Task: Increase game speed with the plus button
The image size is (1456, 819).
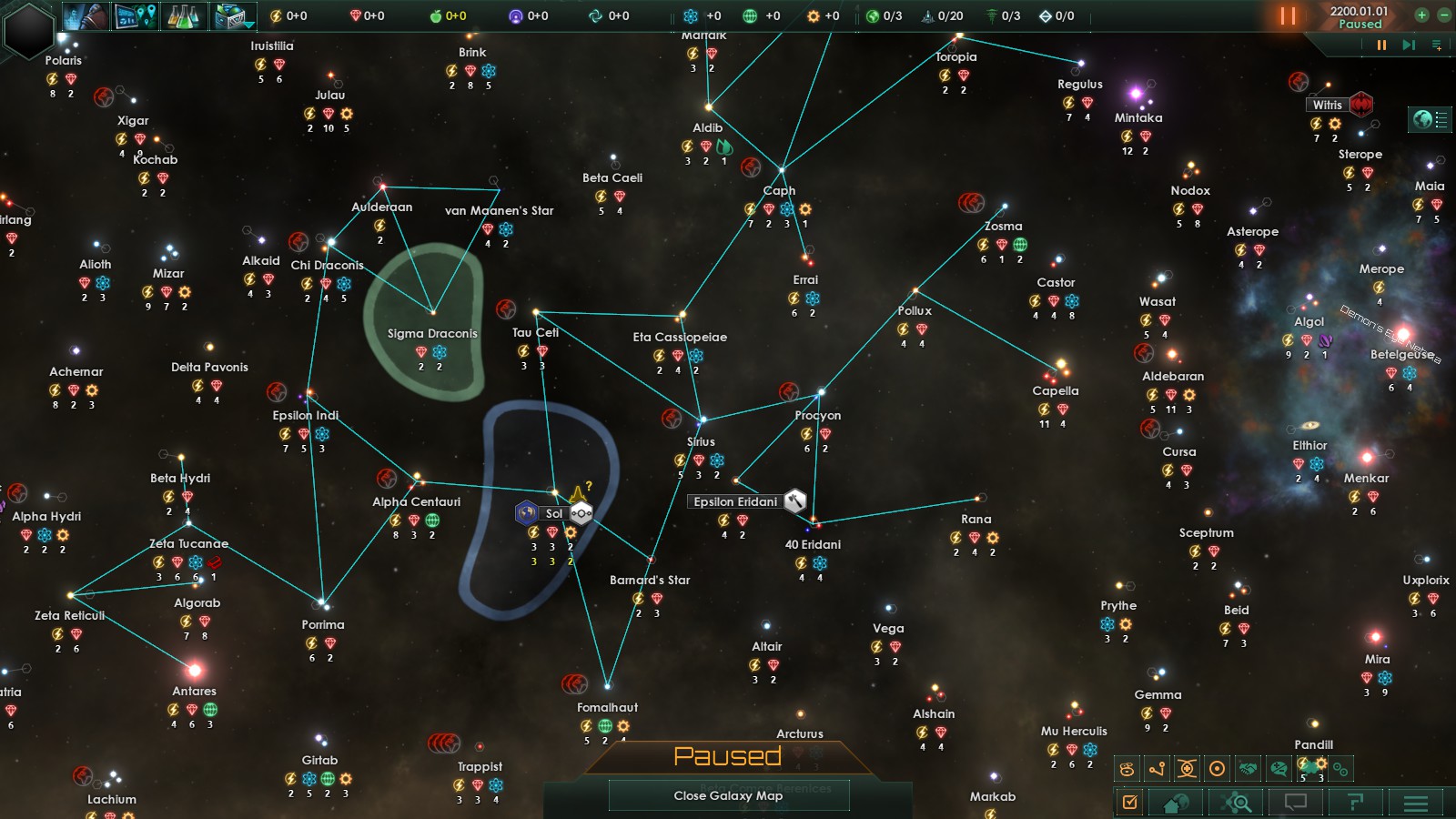Action: click(1421, 15)
